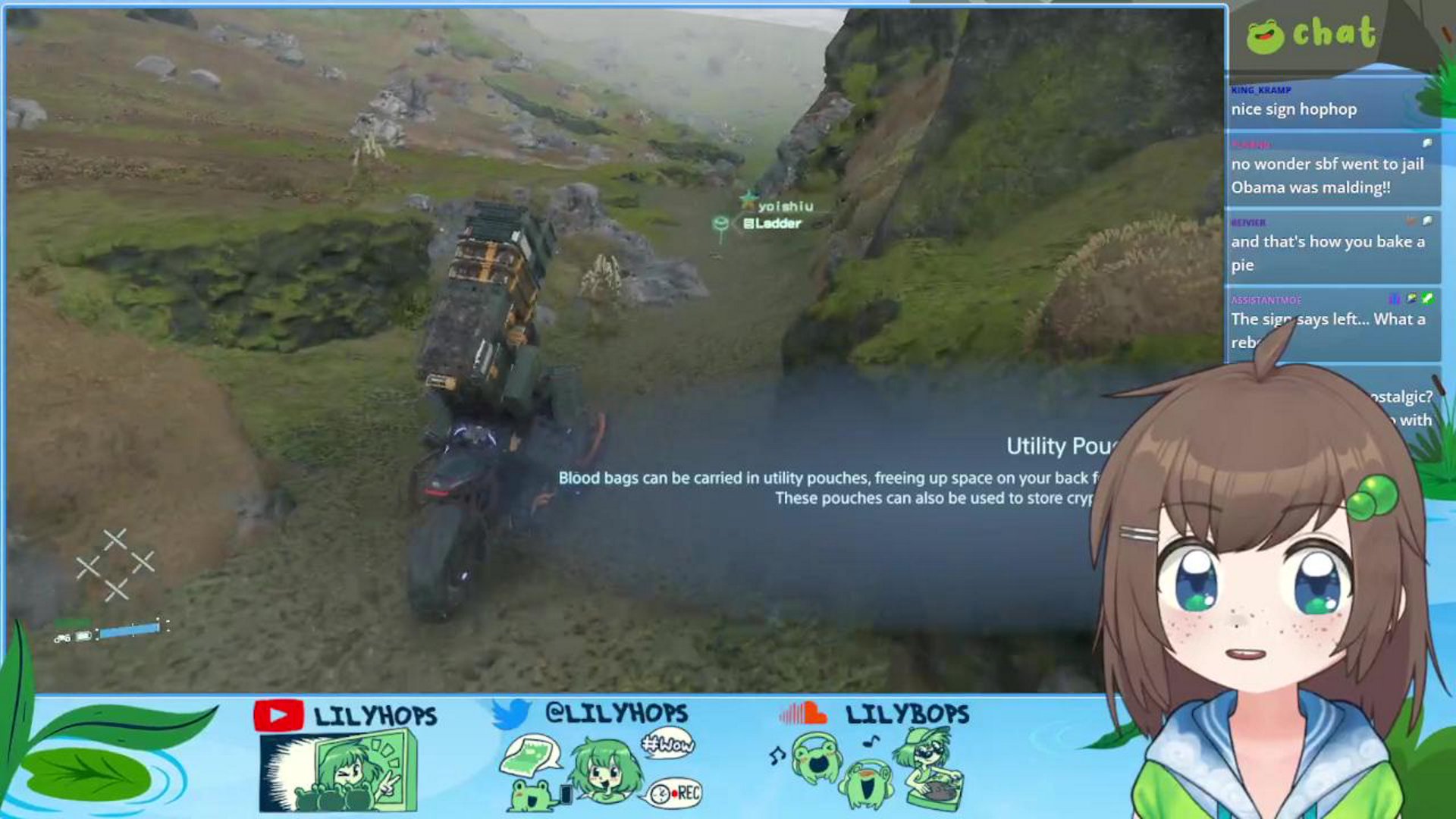Click the green star beside yoishiu's name
This screenshot has height=819, width=1456.
(x=749, y=202)
